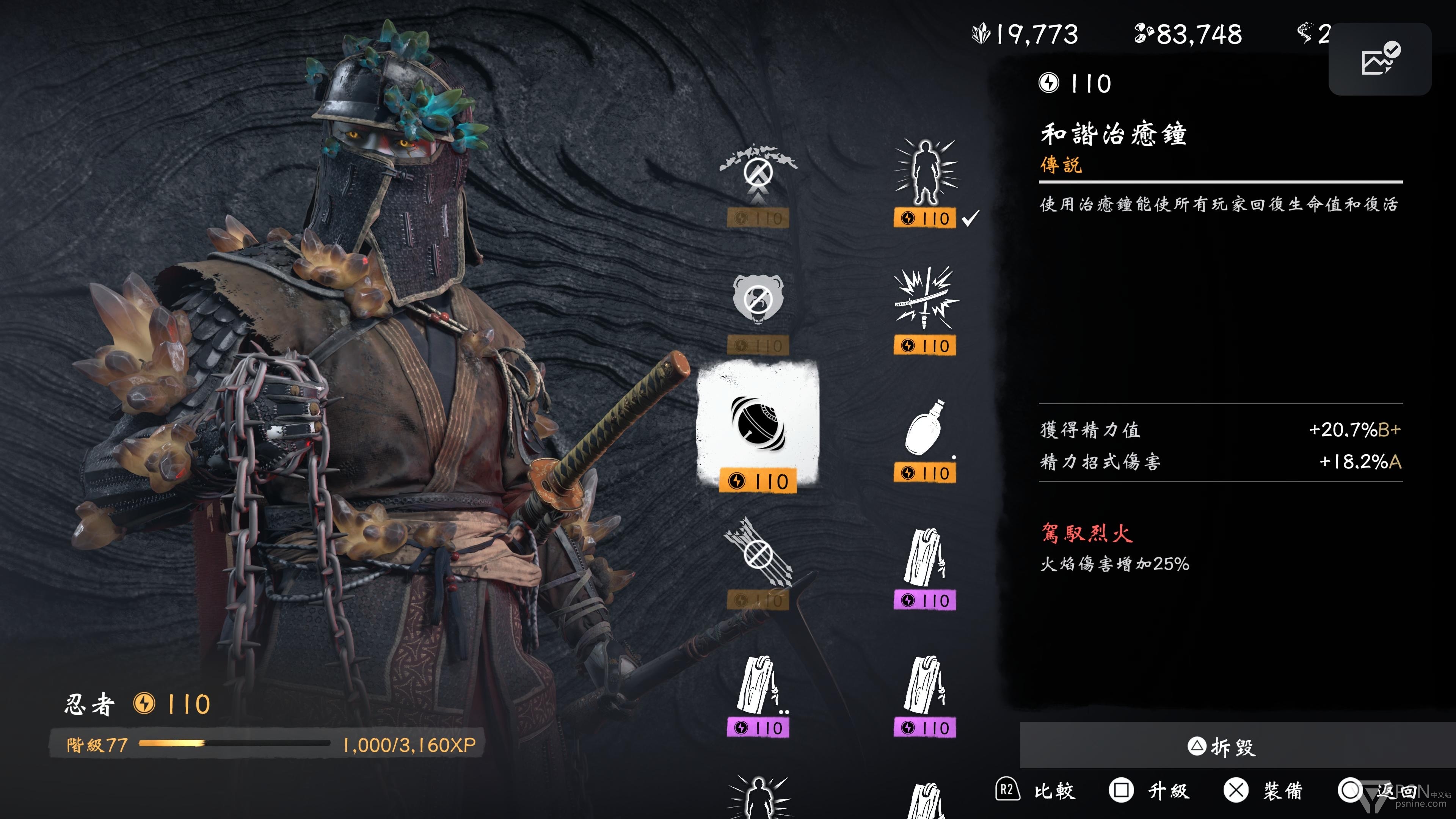Select the Harmonious Healing Gong bell slot
The width and height of the screenshot is (1456, 819).
758,427
